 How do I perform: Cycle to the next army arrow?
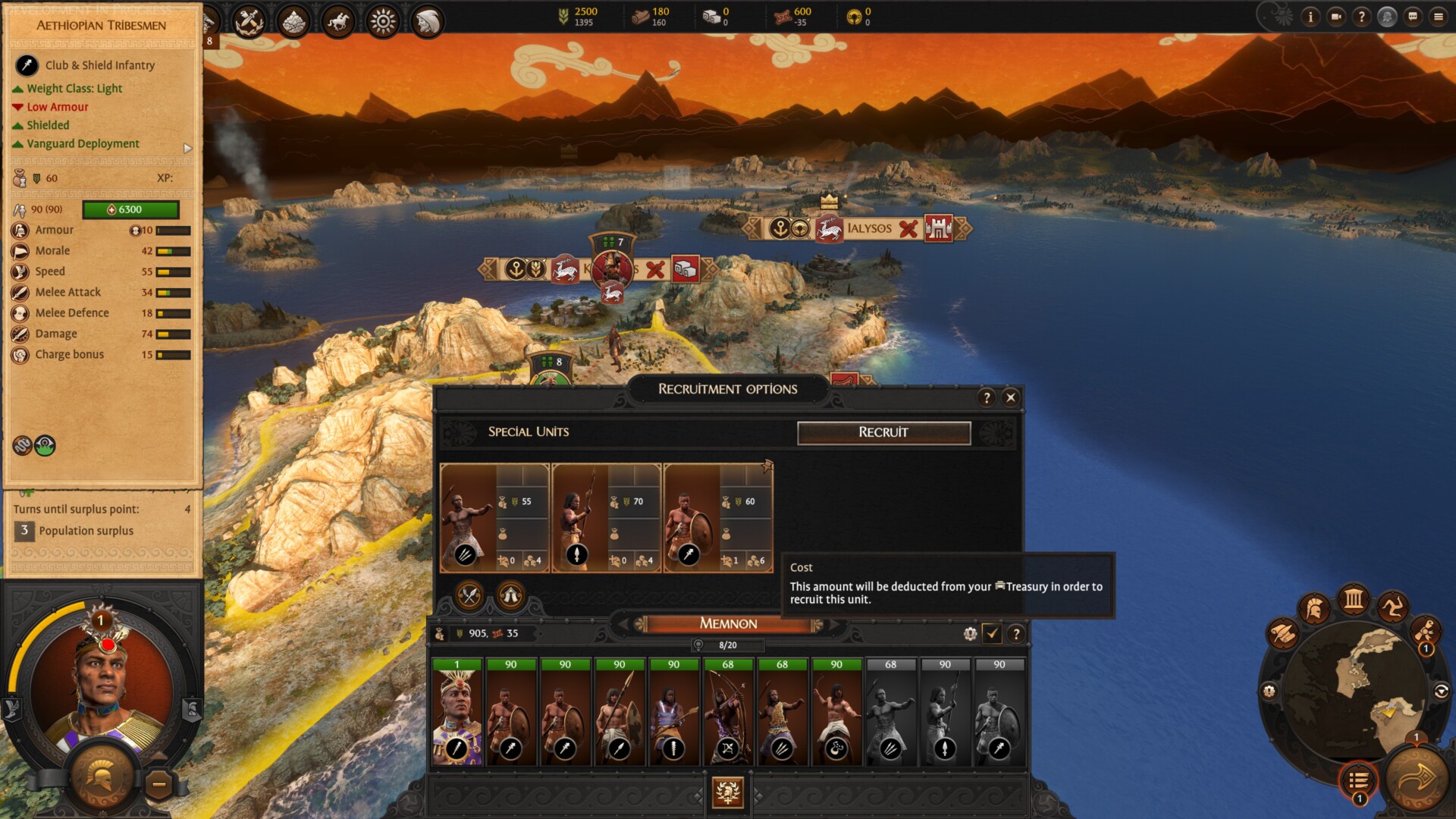click(x=834, y=624)
